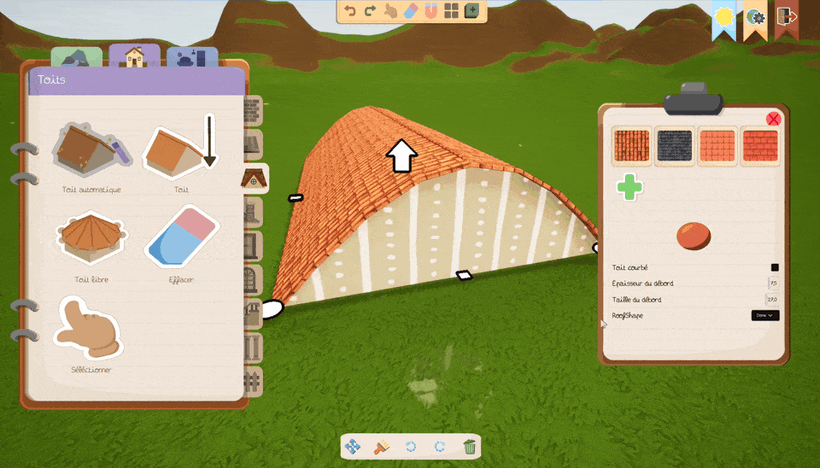
Task: Open the house building tab
Action: 134,58
